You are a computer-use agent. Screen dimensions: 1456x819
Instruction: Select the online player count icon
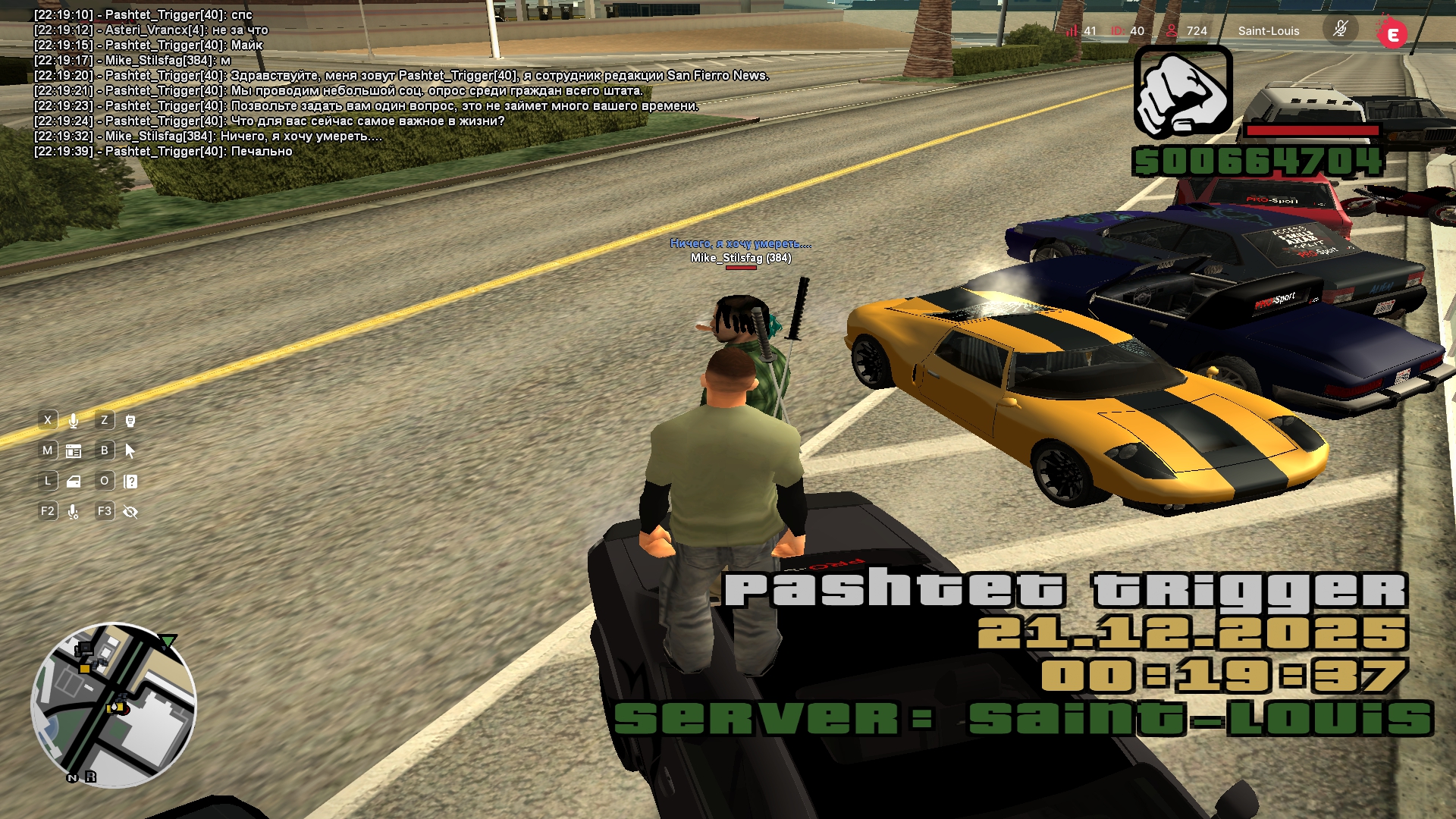pyautogui.click(x=1172, y=31)
